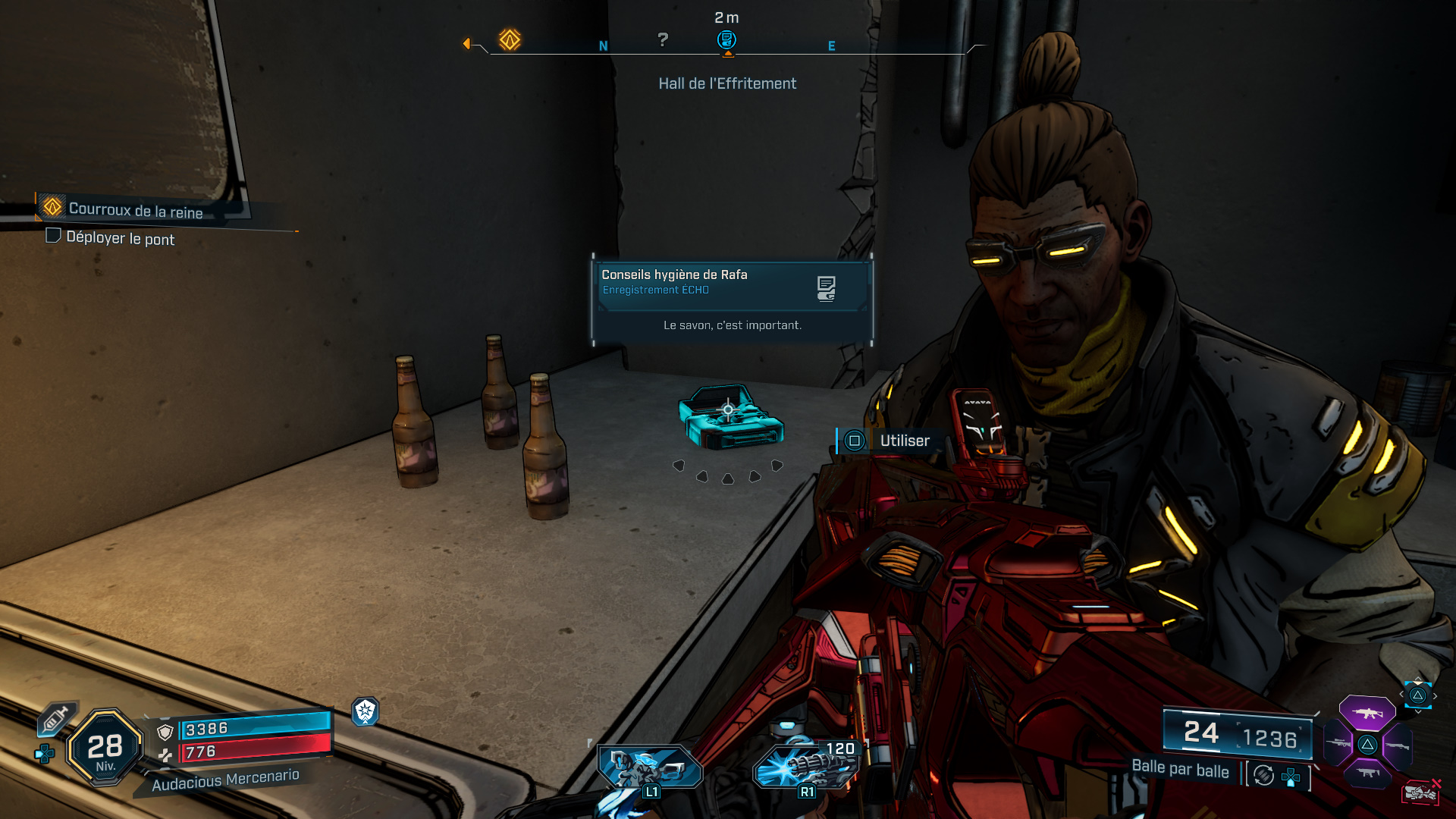Activate the L1 action skill icon

tap(649, 768)
